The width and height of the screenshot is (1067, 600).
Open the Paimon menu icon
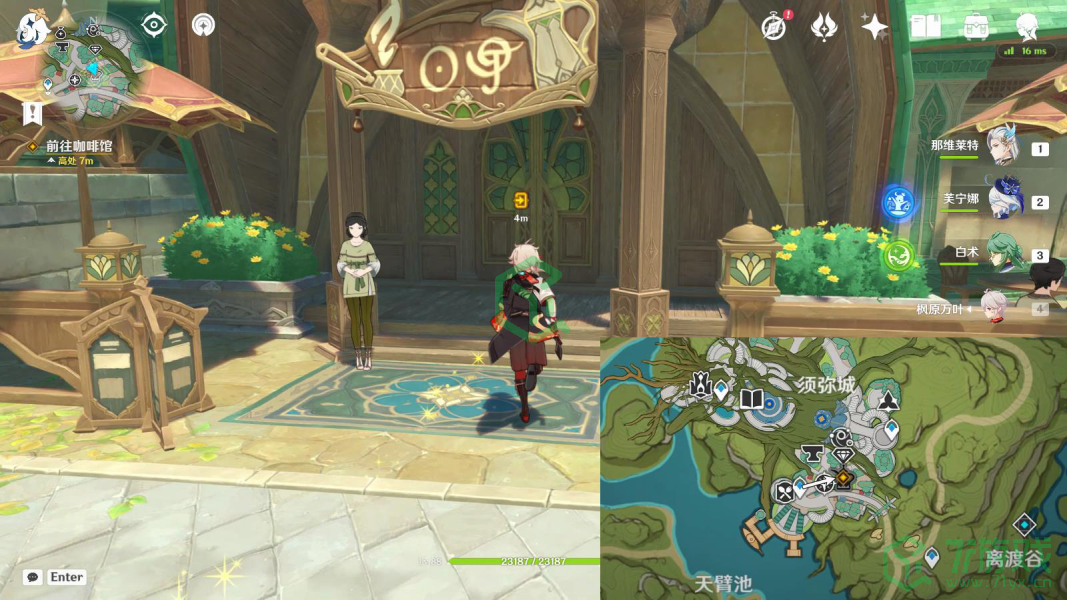tap(33, 28)
